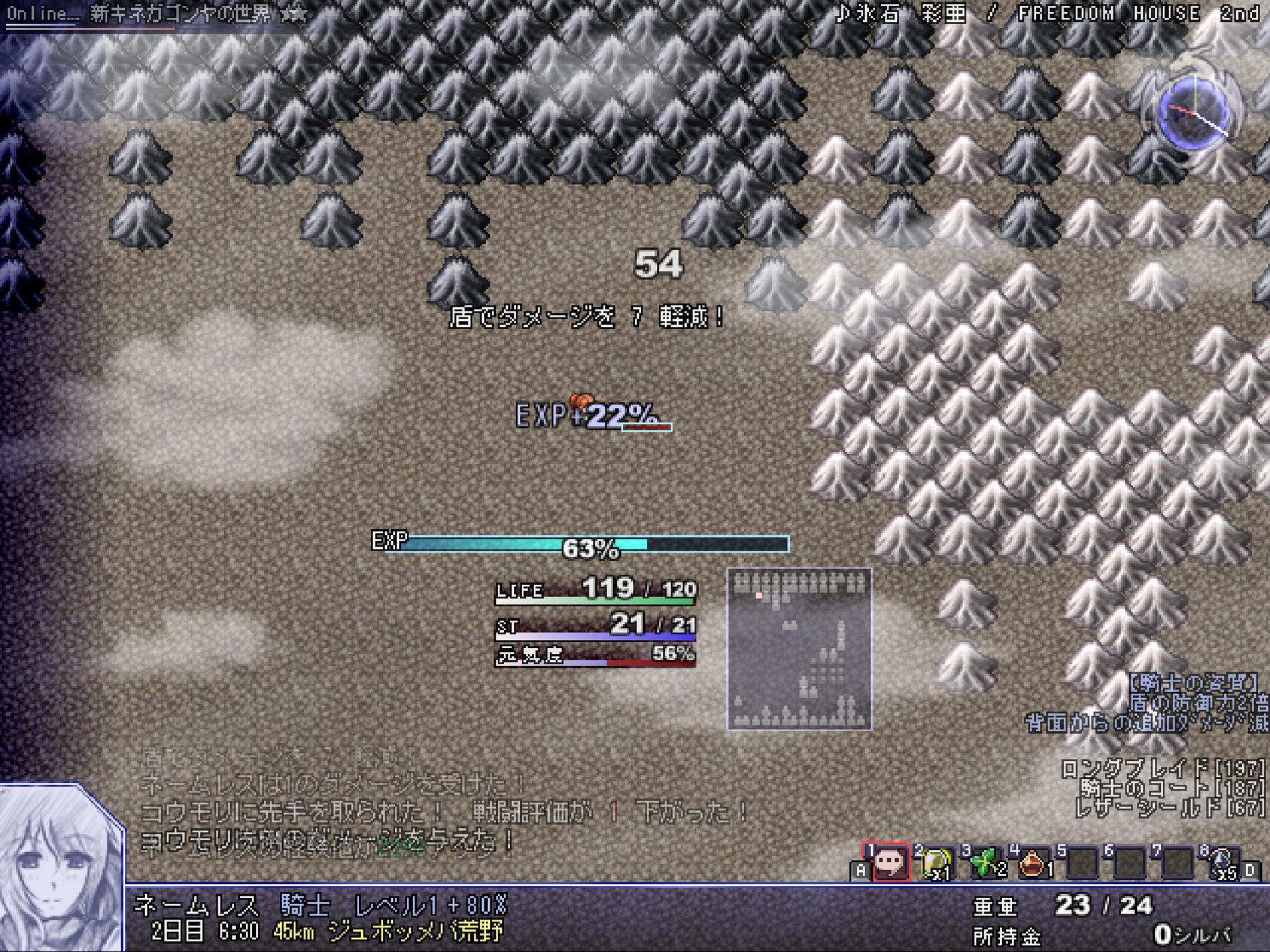The height and width of the screenshot is (952, 1270).
Task: Click the character portrait
Action: 61,867
